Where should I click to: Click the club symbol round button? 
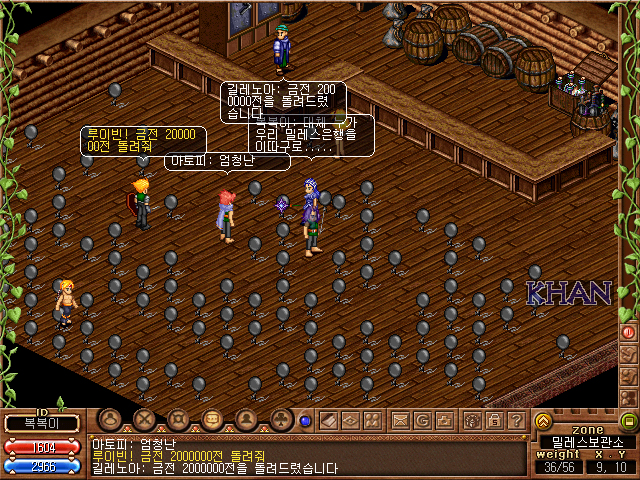(x=281, y=420)
